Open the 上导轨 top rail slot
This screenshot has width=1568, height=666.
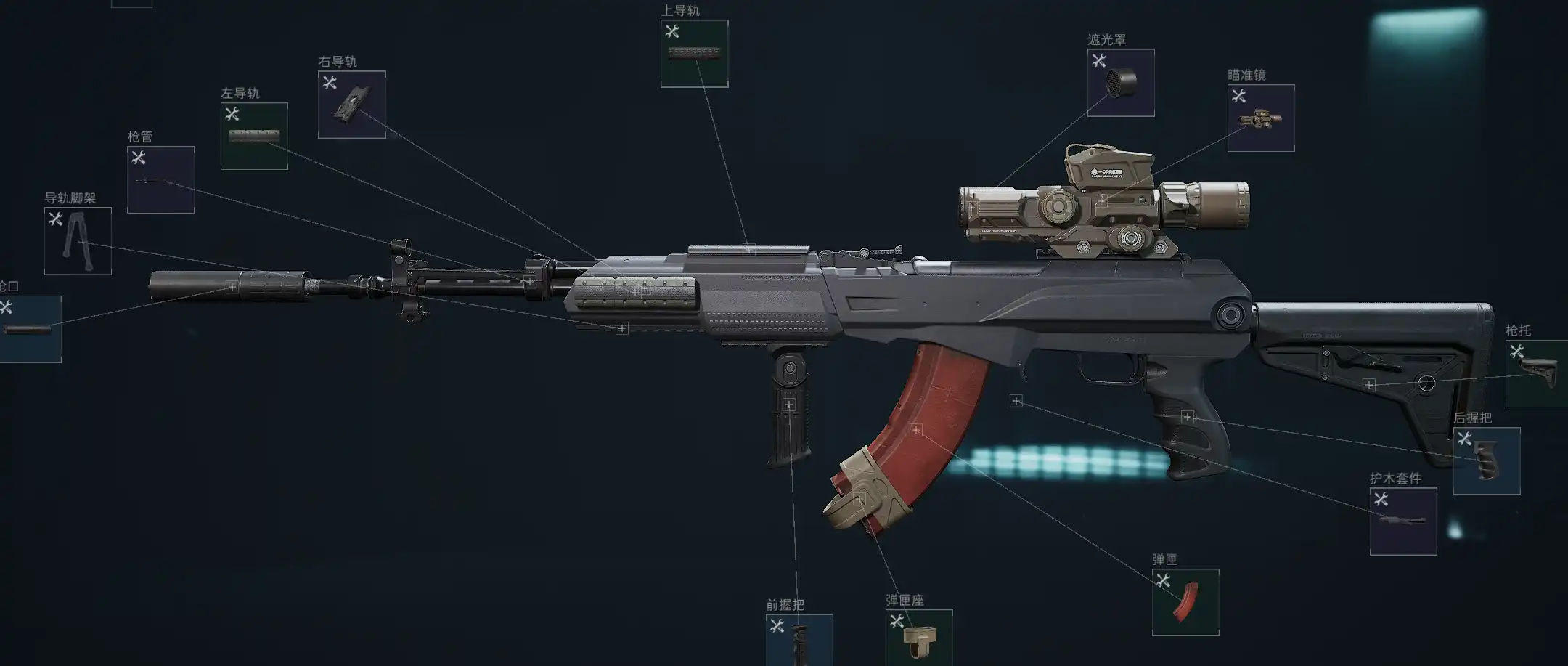[x=694, y=54]
